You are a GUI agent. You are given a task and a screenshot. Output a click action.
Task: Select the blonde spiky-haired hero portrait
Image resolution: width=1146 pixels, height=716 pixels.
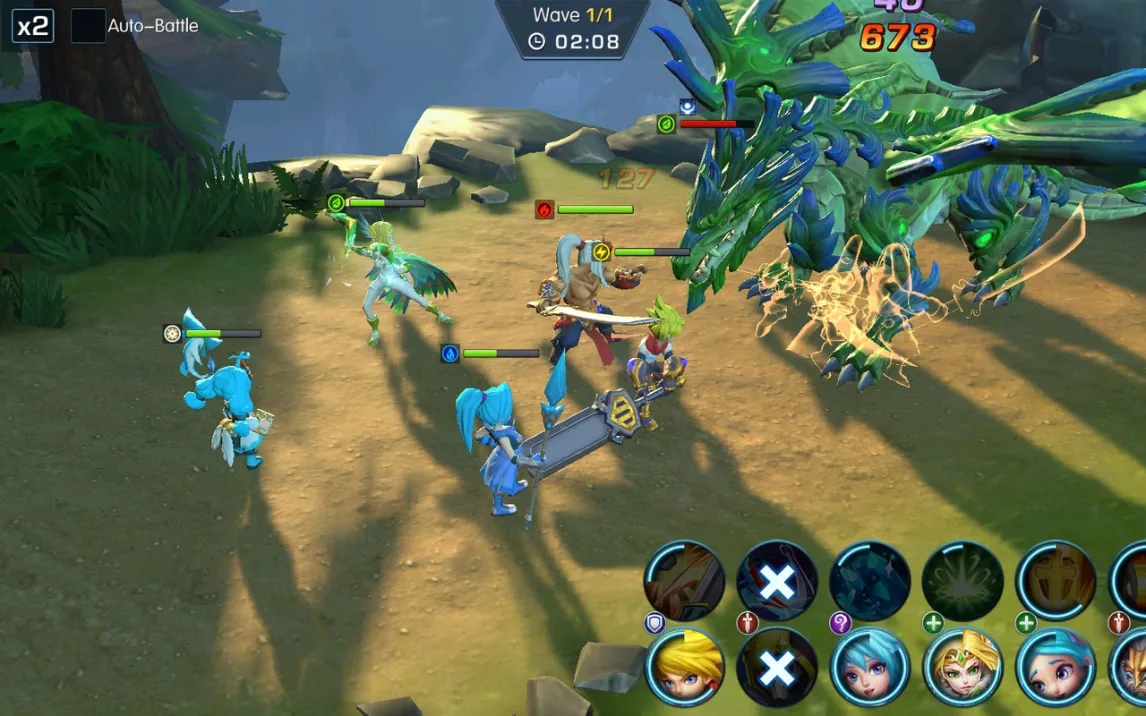click(685, 667)
